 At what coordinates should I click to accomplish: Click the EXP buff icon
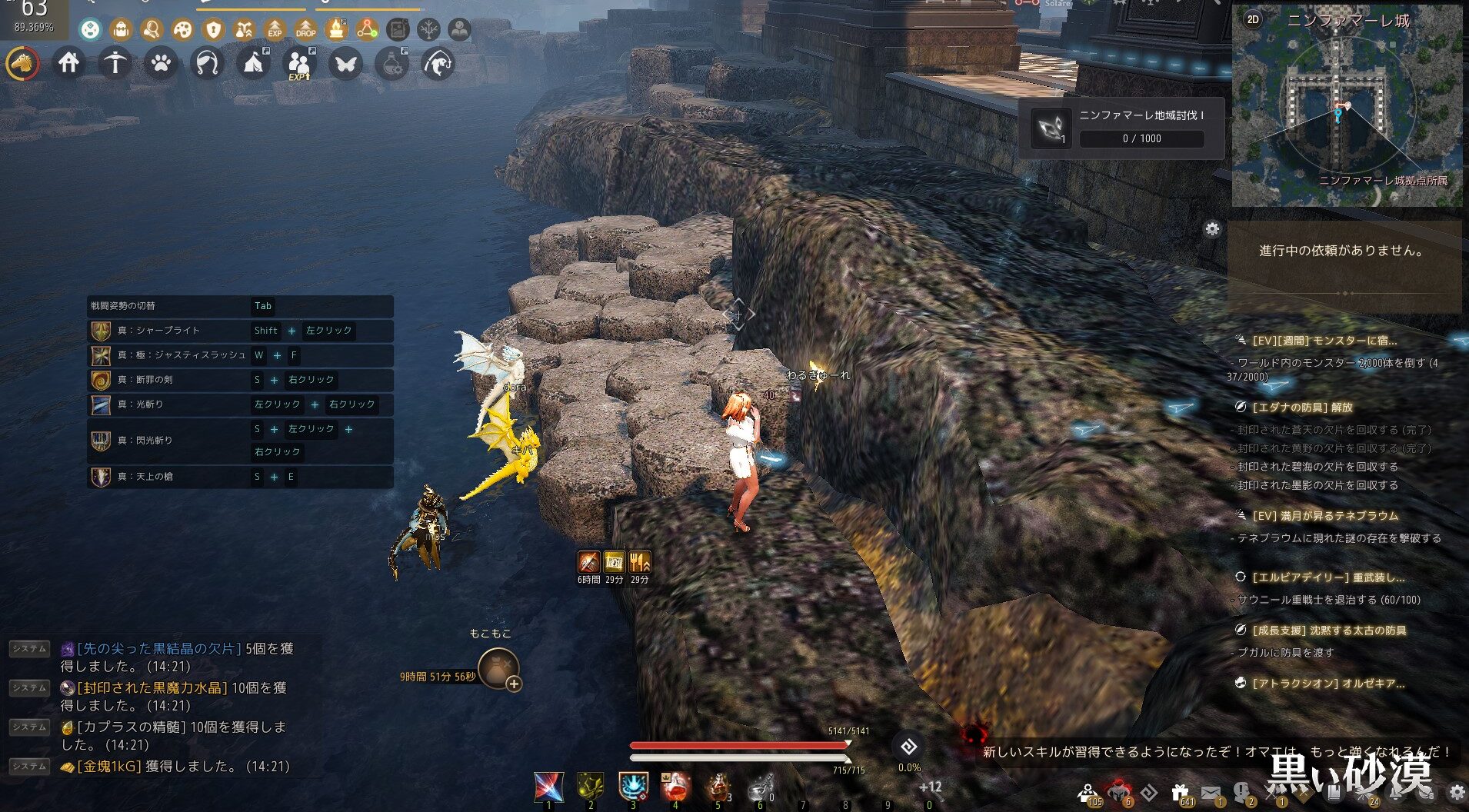[x=275, y=30]
